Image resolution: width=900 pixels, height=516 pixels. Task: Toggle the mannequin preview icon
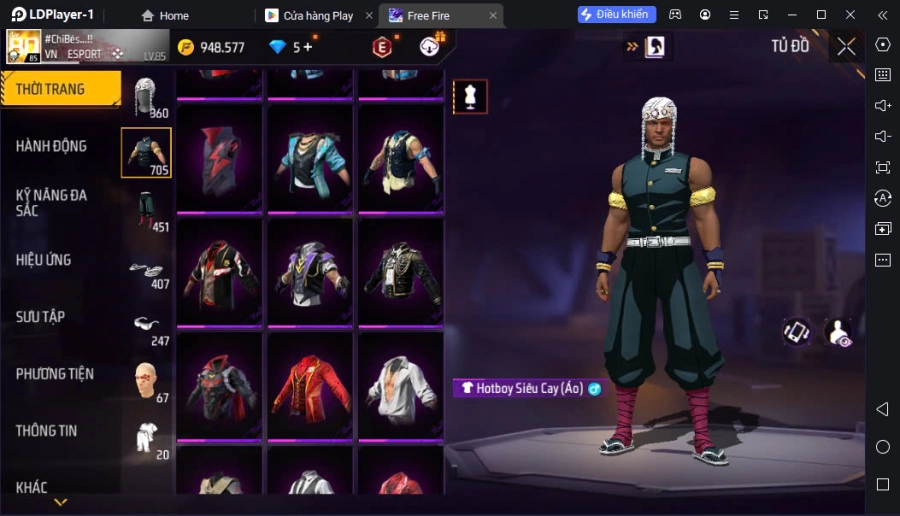[x=470, y=96]
